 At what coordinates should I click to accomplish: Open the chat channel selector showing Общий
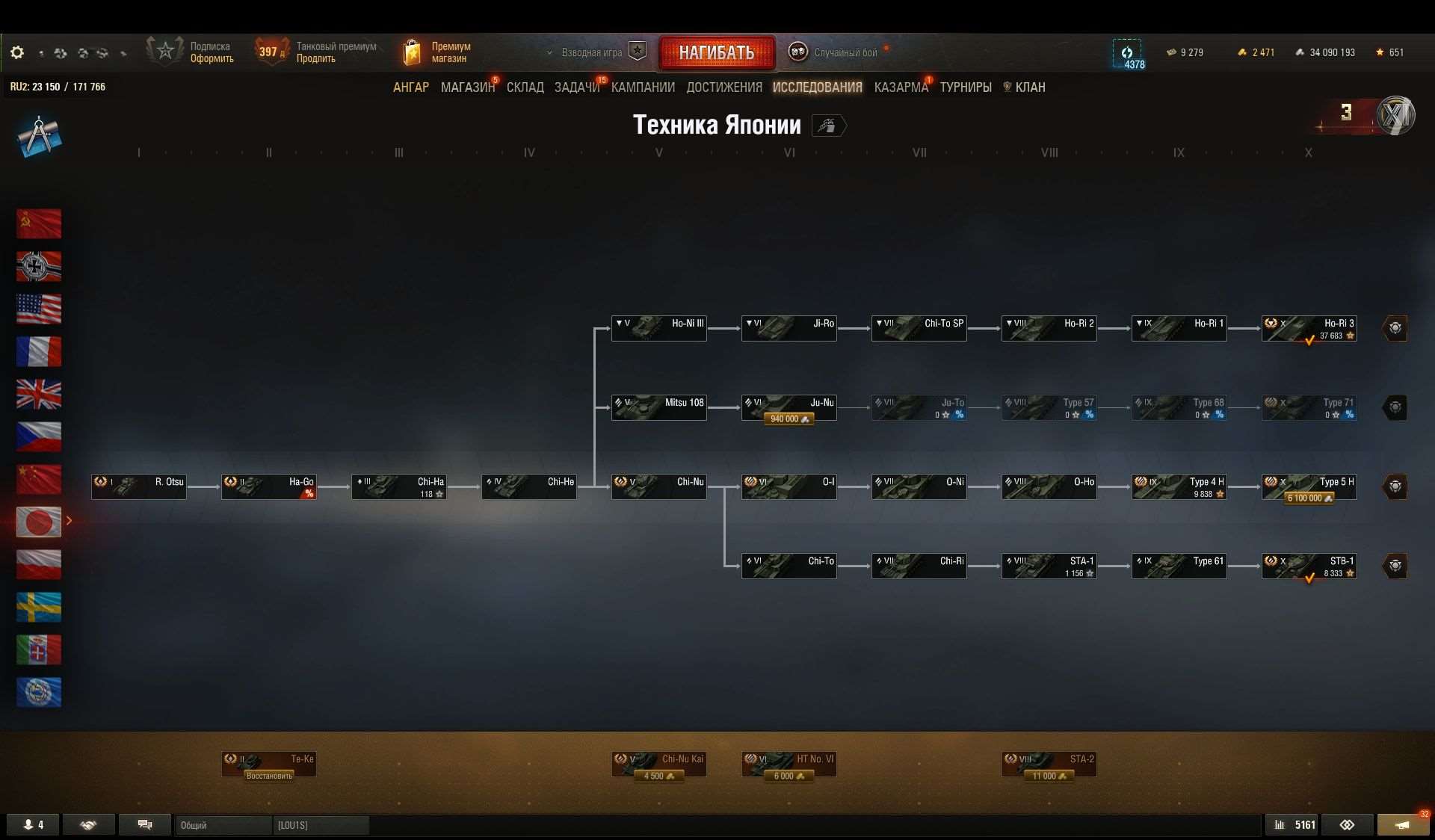coord(222,825)
